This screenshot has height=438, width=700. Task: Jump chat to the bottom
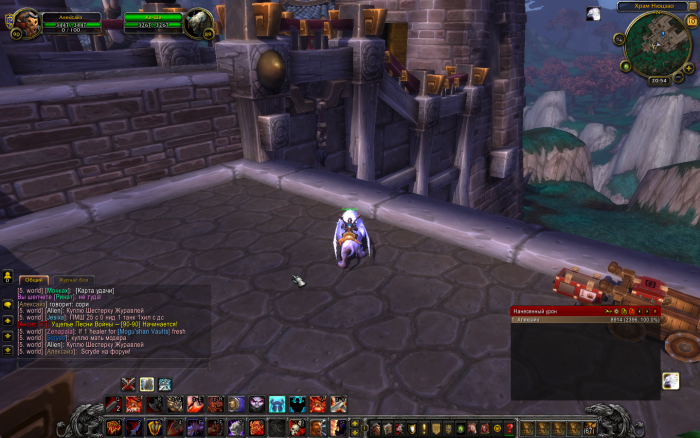[x=7, y=349]
